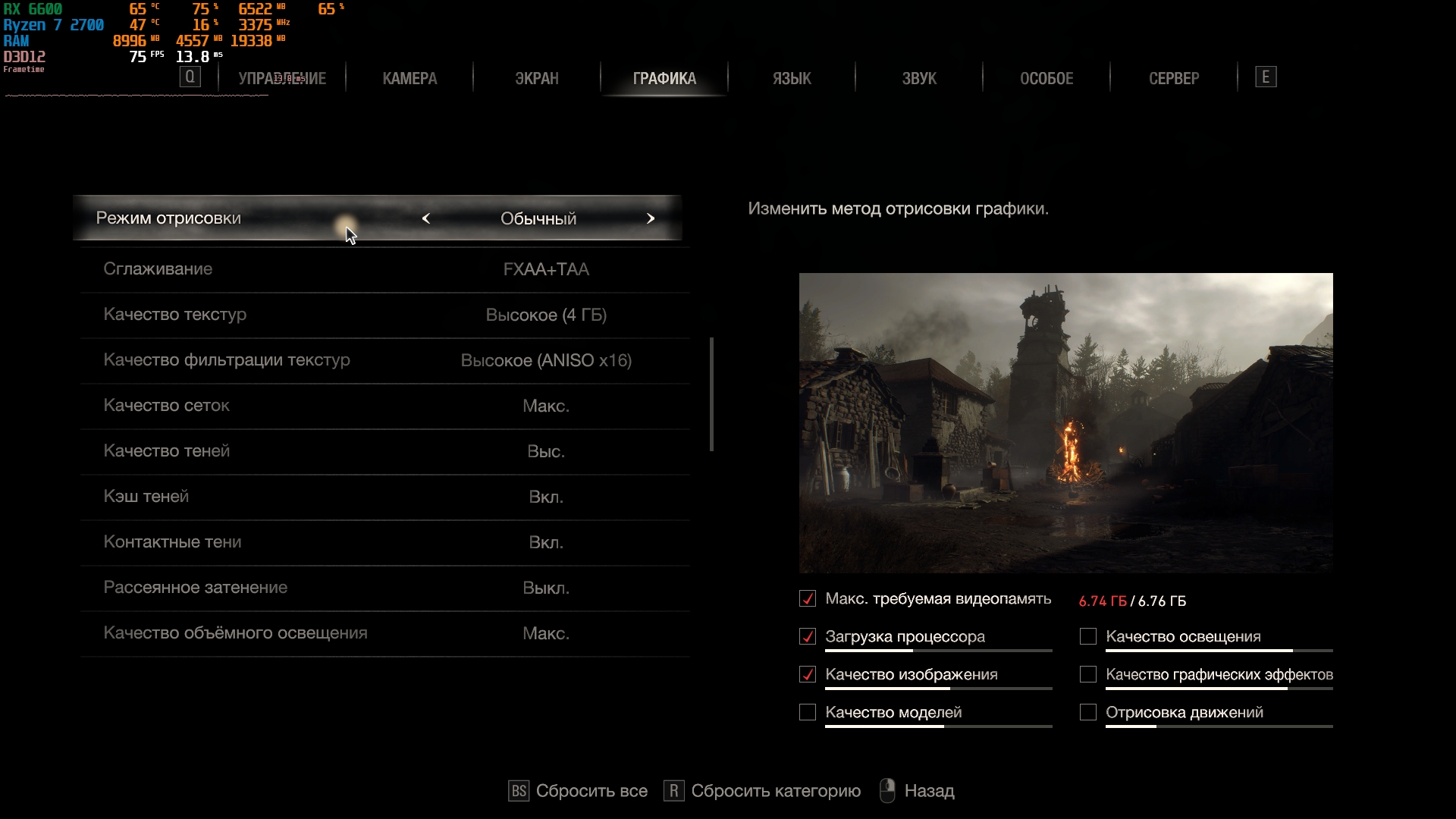Select the Язык tab
The width and height of the screenshot is (1456, 819).
pyautogui.click(x=792, y=78)
